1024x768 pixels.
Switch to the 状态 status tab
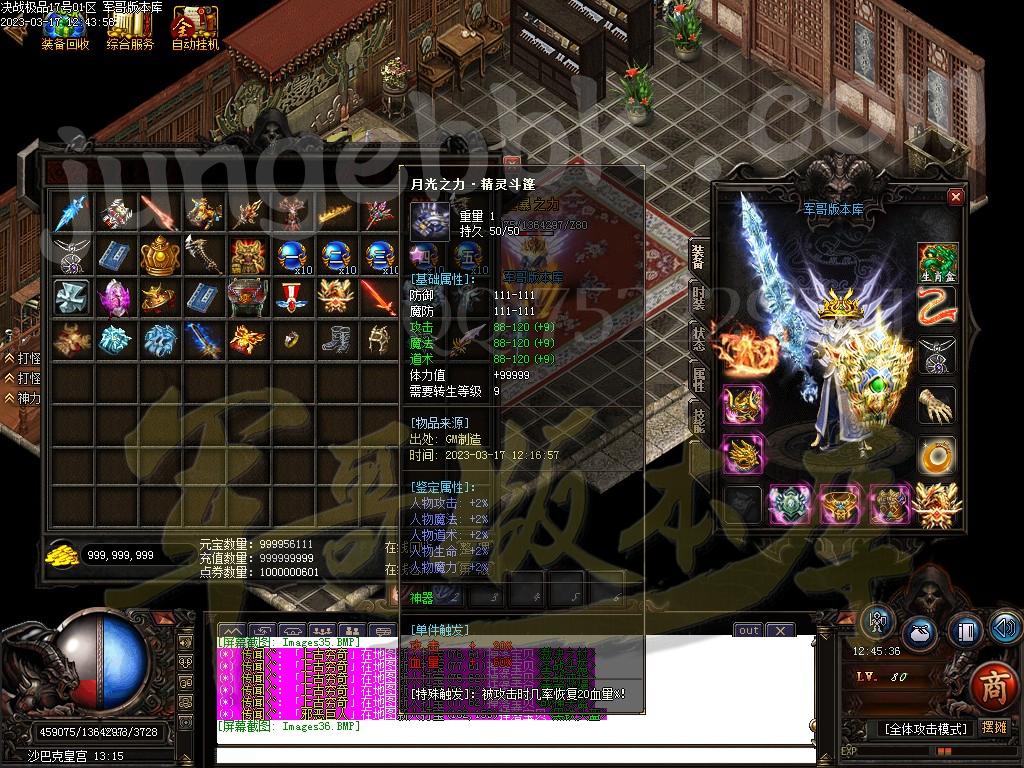pyautogui.click(x=698, y=338)
